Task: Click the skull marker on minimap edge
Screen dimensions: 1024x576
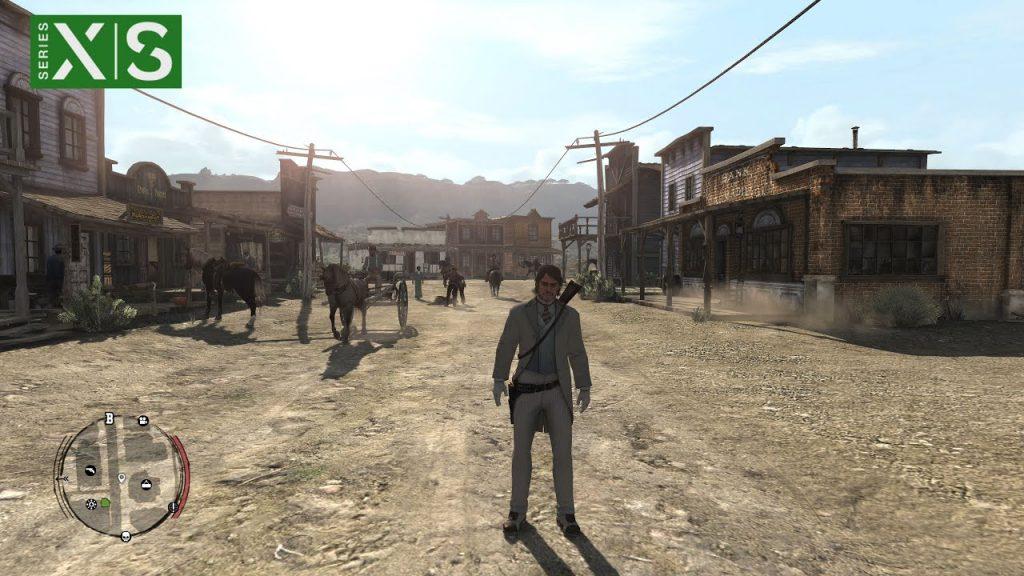Action: (x=126, y=536)
